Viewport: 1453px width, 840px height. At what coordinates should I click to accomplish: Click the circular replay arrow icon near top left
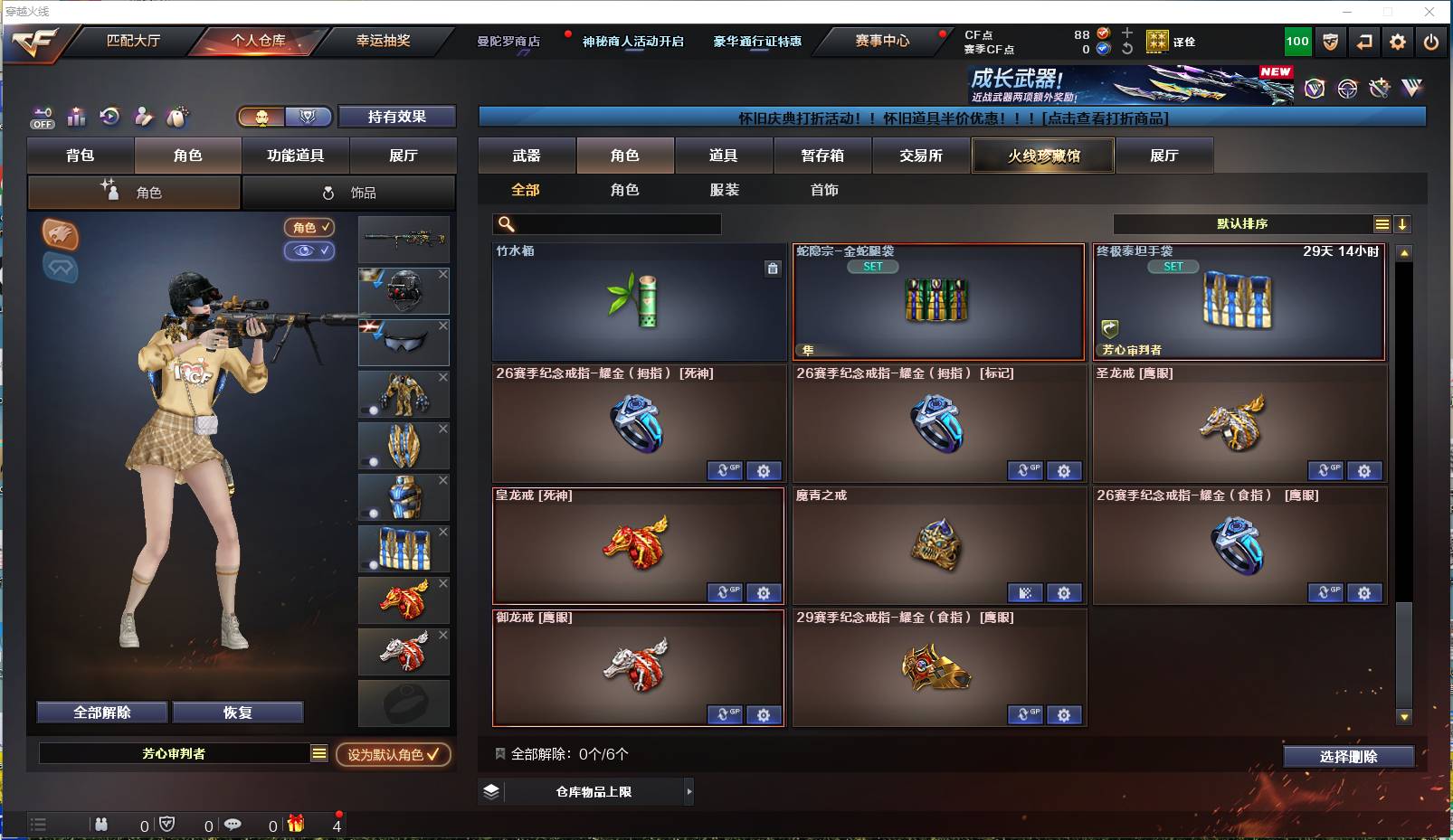pos(109,117)
